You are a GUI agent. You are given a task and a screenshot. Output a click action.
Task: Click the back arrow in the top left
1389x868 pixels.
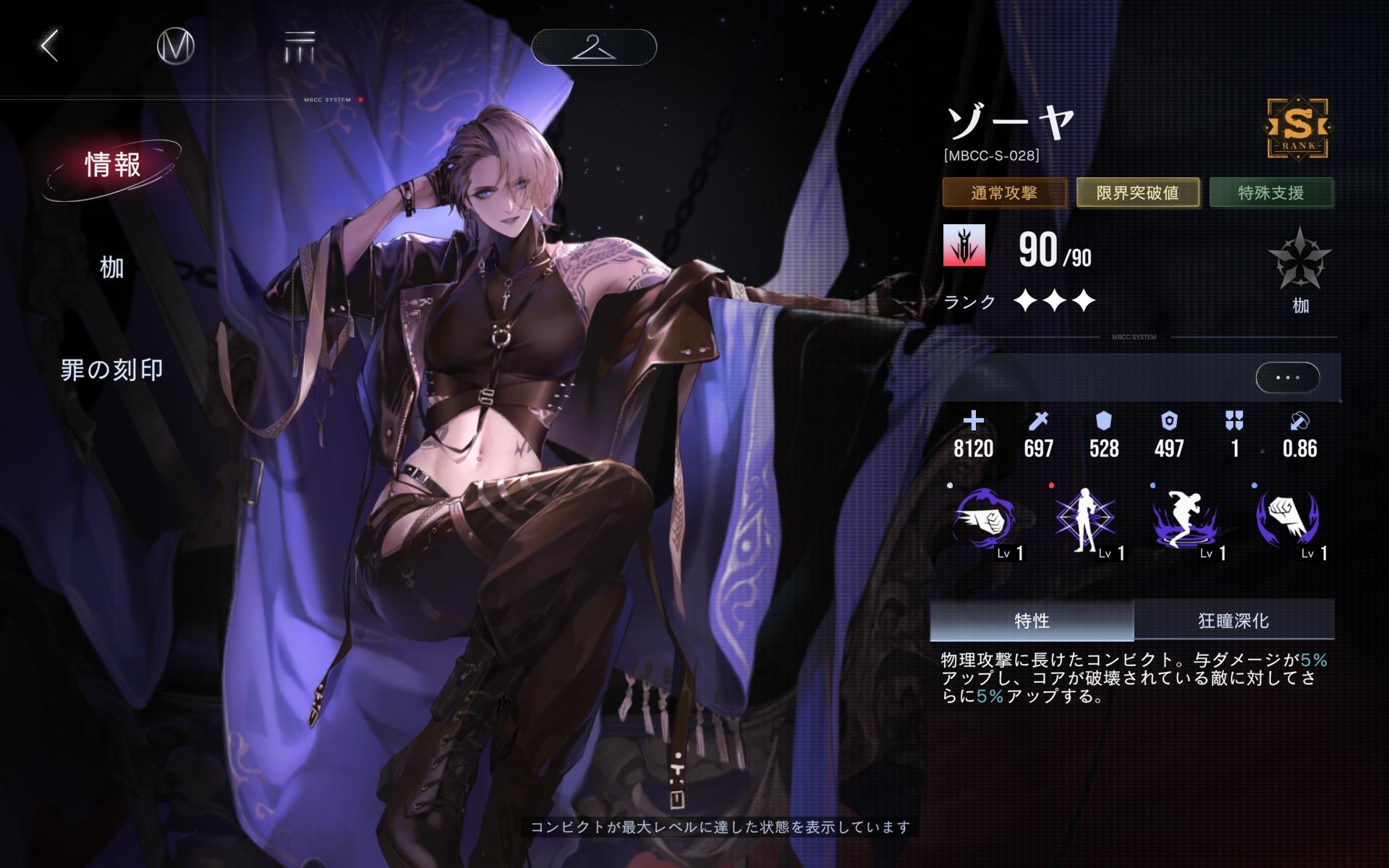pos(48,48)
